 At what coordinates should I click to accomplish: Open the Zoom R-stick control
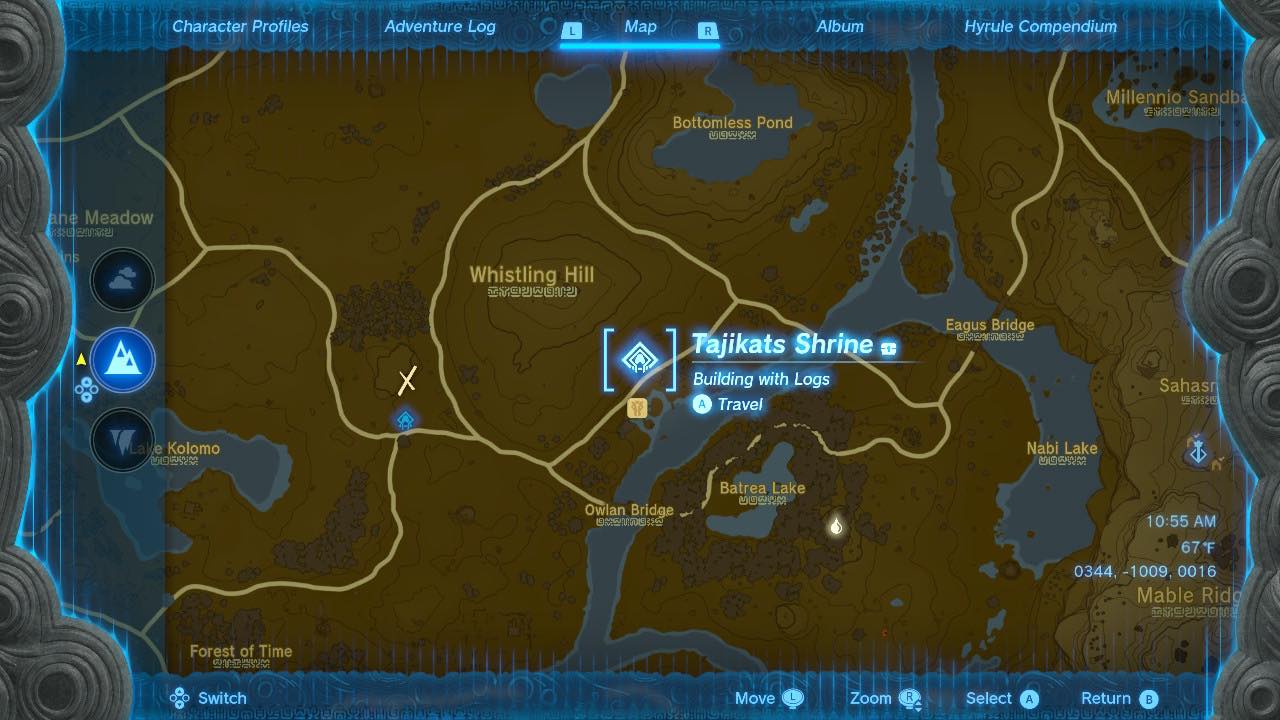coord(884,698)
